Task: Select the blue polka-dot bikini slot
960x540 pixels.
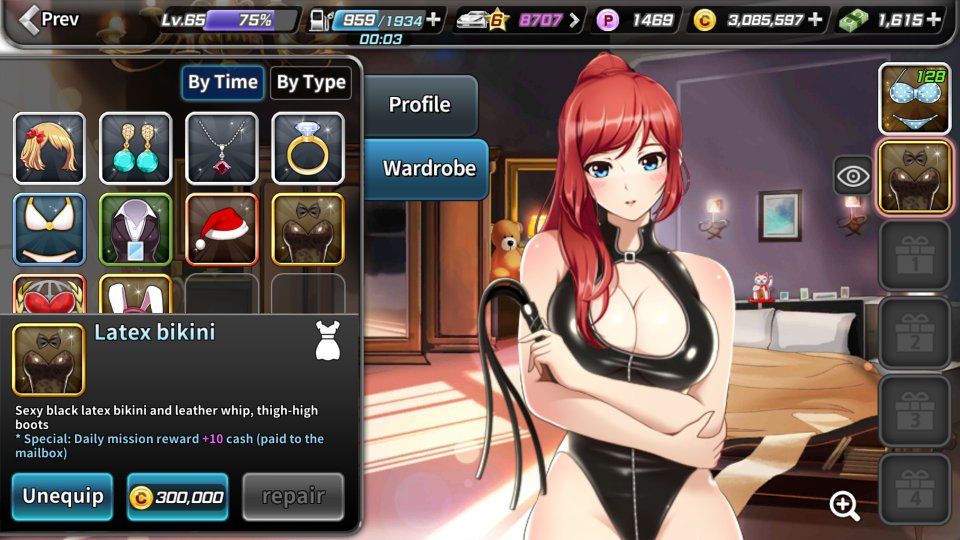Action: coord(914,98)
